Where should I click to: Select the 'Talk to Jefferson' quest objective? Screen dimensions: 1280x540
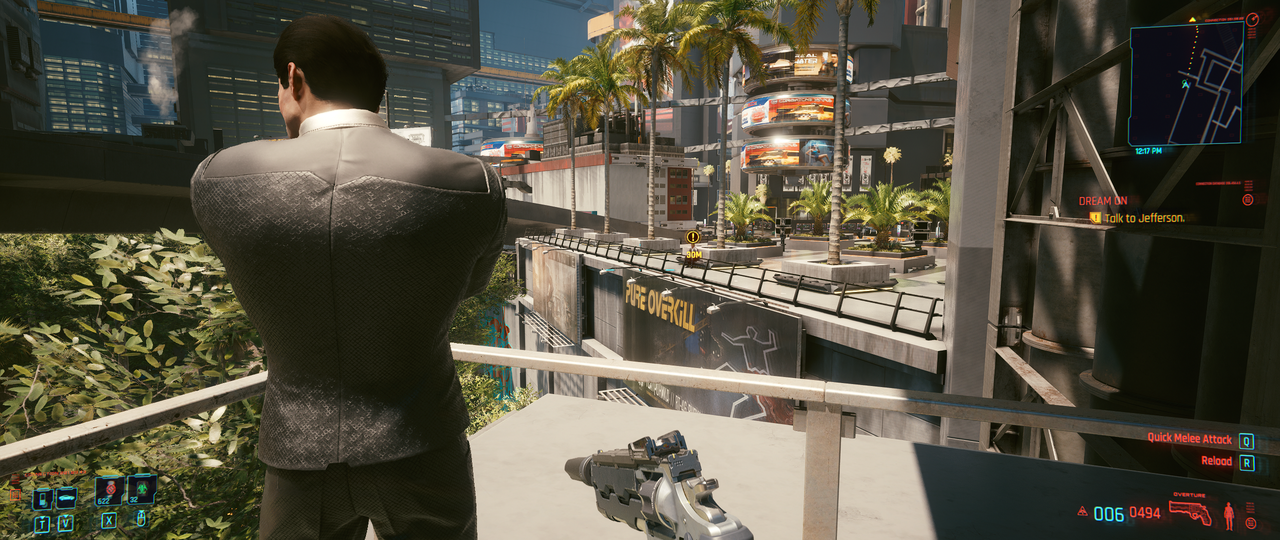point(1144,217)
